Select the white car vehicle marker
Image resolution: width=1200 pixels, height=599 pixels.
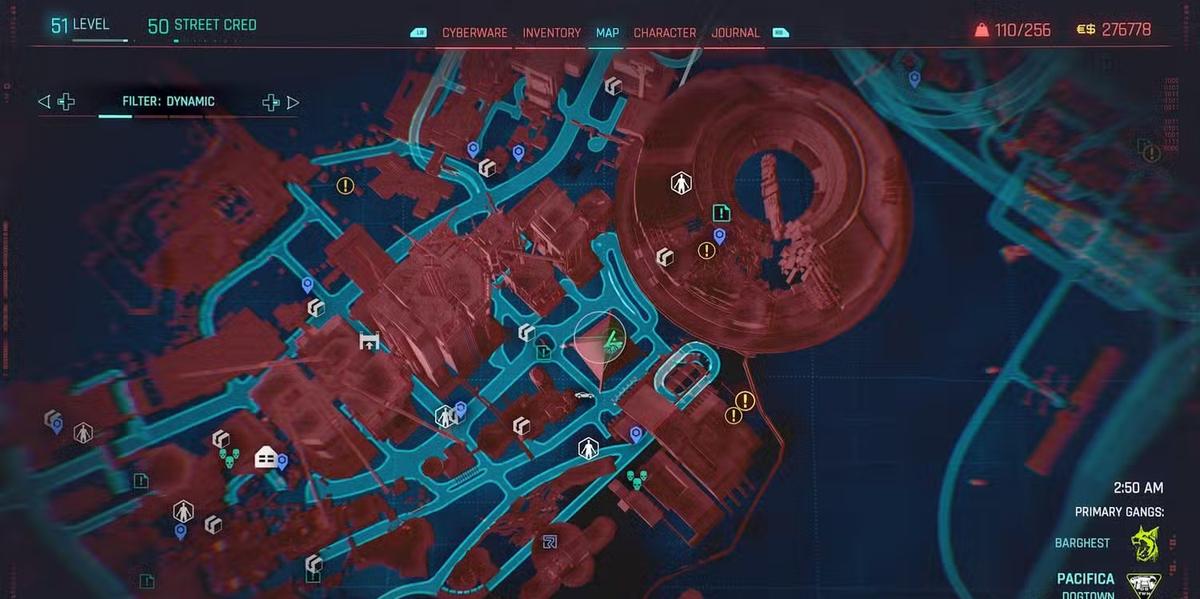click(x=584, y=396)
